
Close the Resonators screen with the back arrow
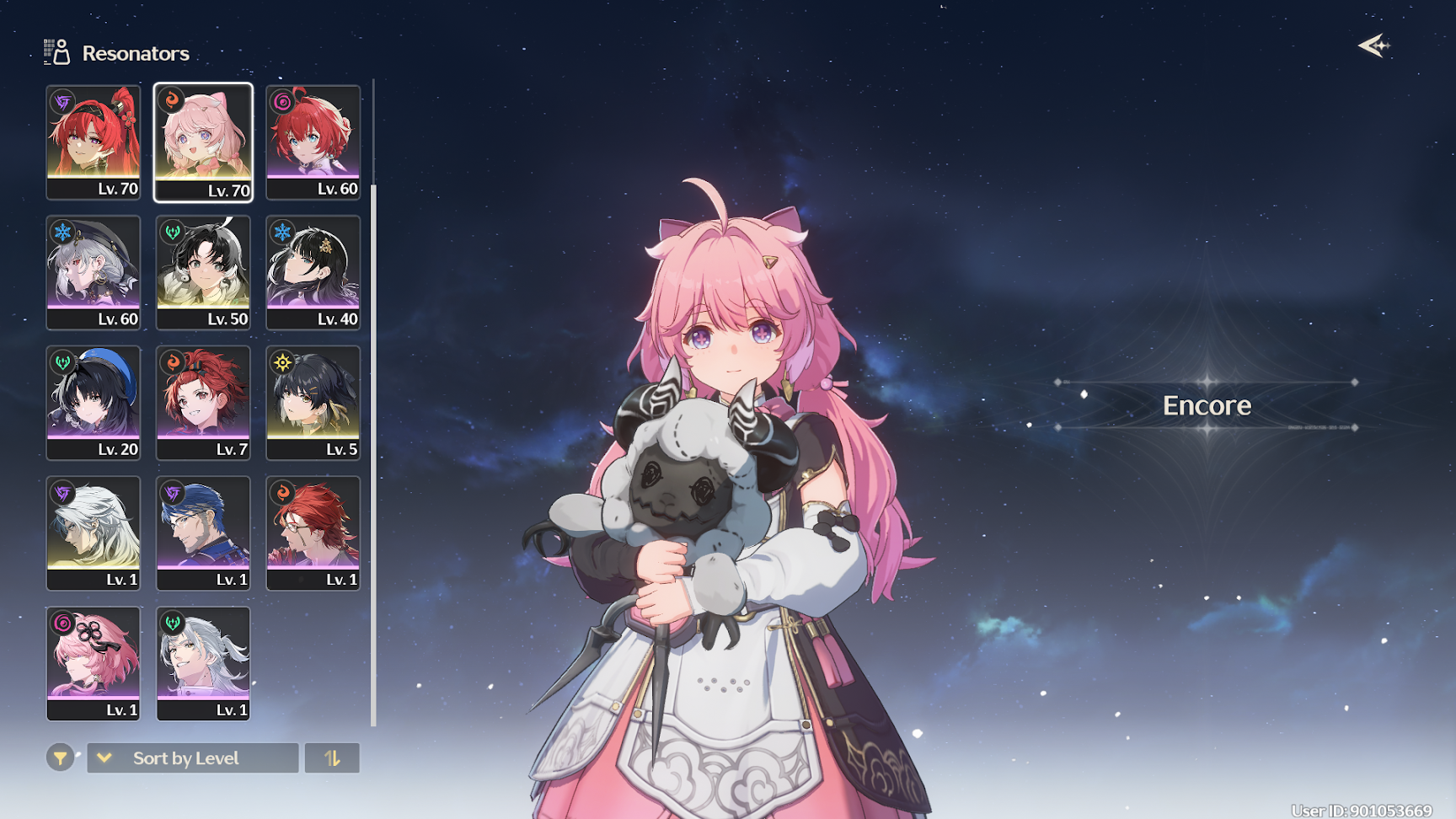(x=1373, y=45)
